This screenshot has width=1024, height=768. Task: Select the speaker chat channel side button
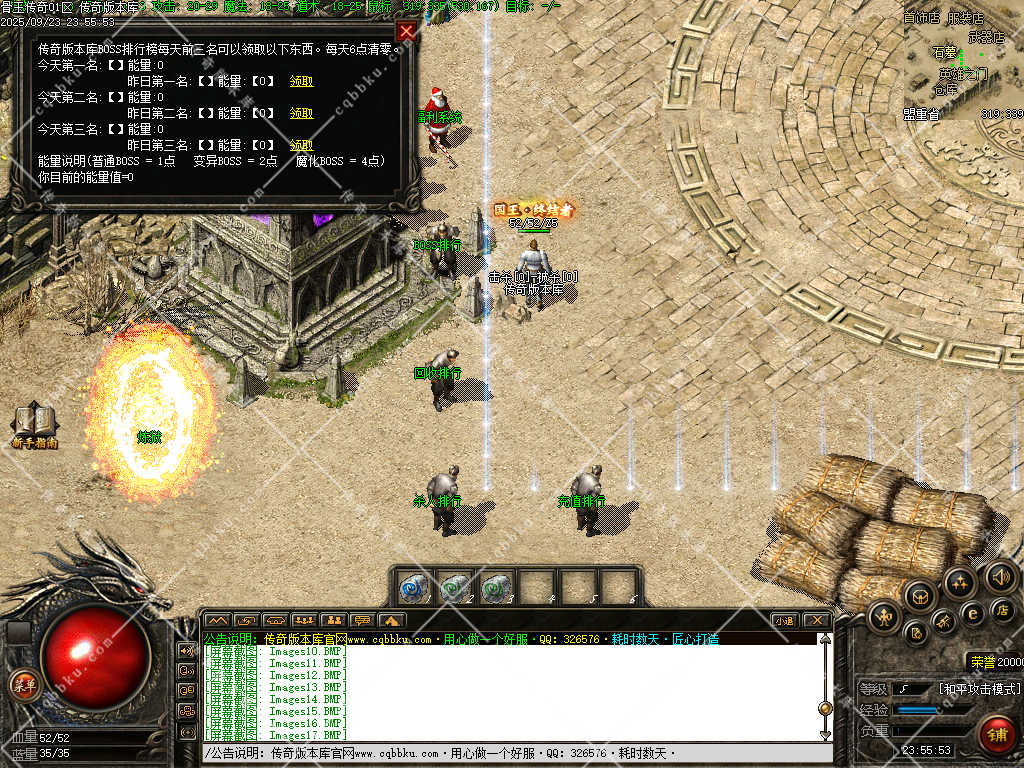coord(187,650)
